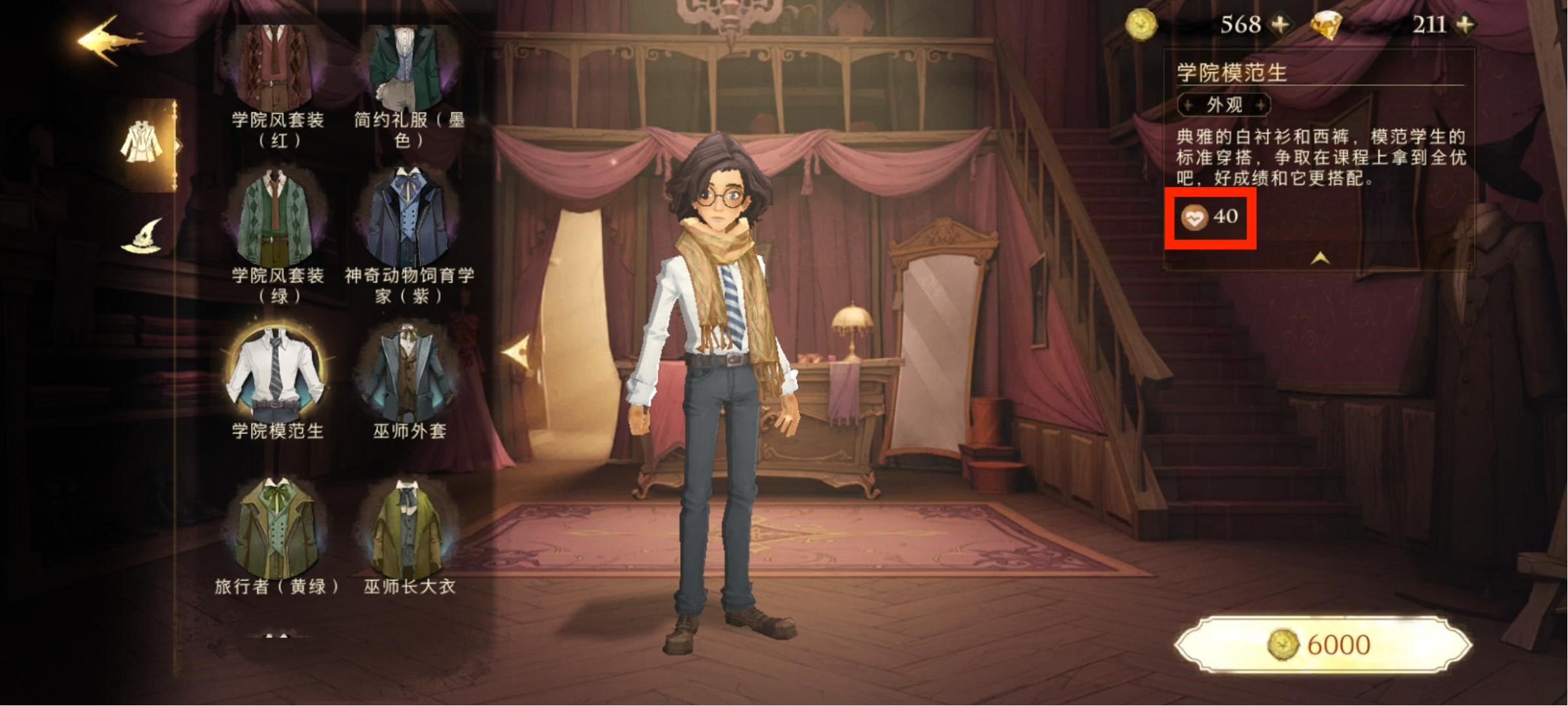Switch to the clothing outfits tab
The image size is (1568, 706).
142,144
